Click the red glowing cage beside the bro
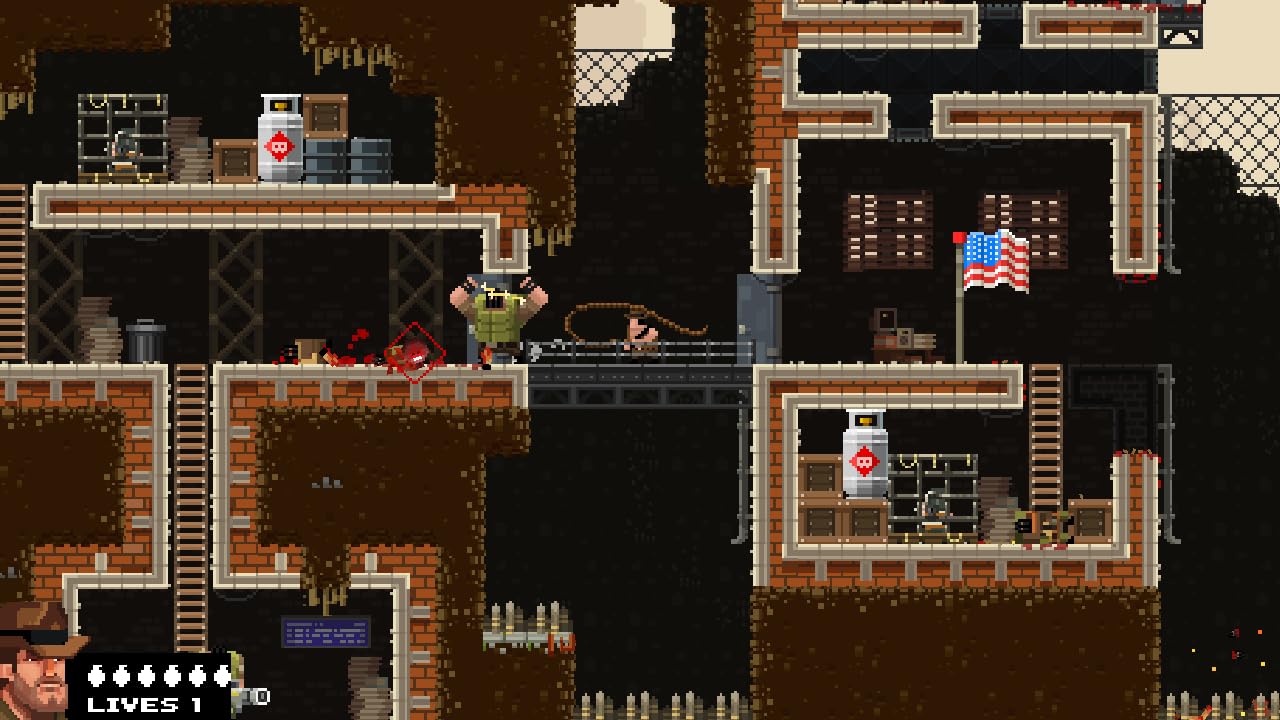The image size is (1280, 720). coord(415,350)
